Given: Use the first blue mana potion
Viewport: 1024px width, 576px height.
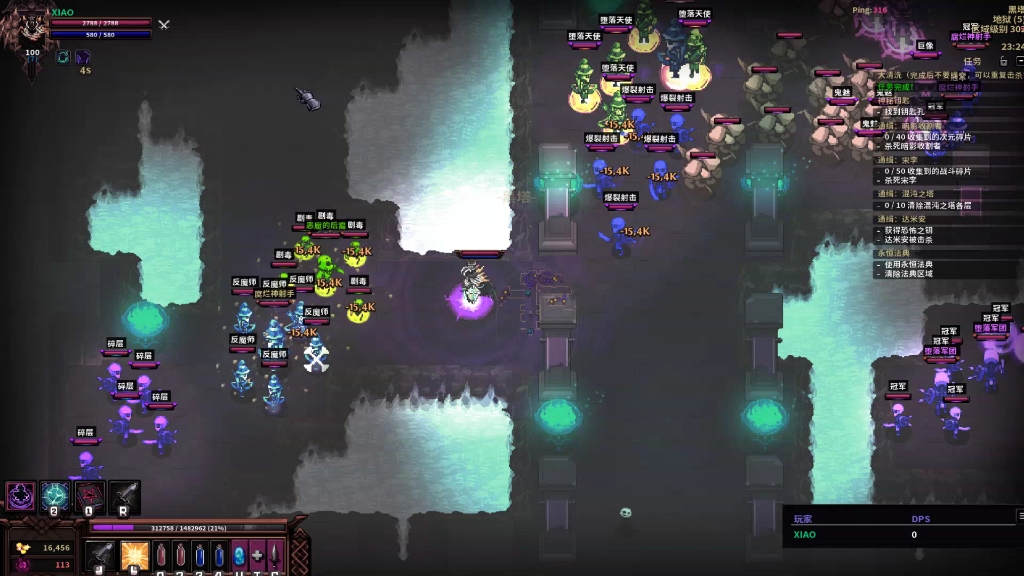Looking at the screenshot, I should click(200, 555).
